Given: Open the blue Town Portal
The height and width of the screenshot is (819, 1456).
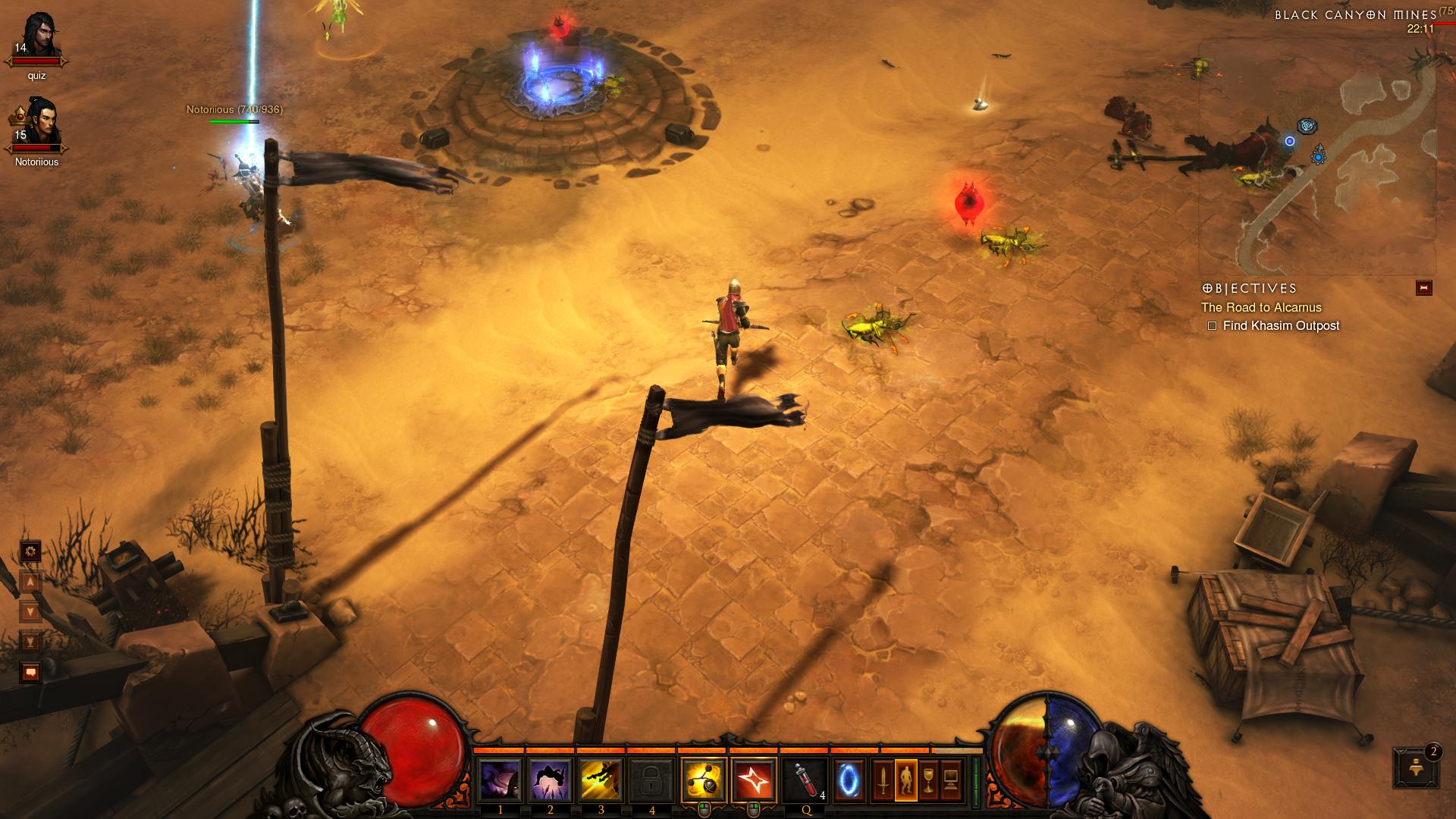Looking at the screenshot, I should click(849, 780).
